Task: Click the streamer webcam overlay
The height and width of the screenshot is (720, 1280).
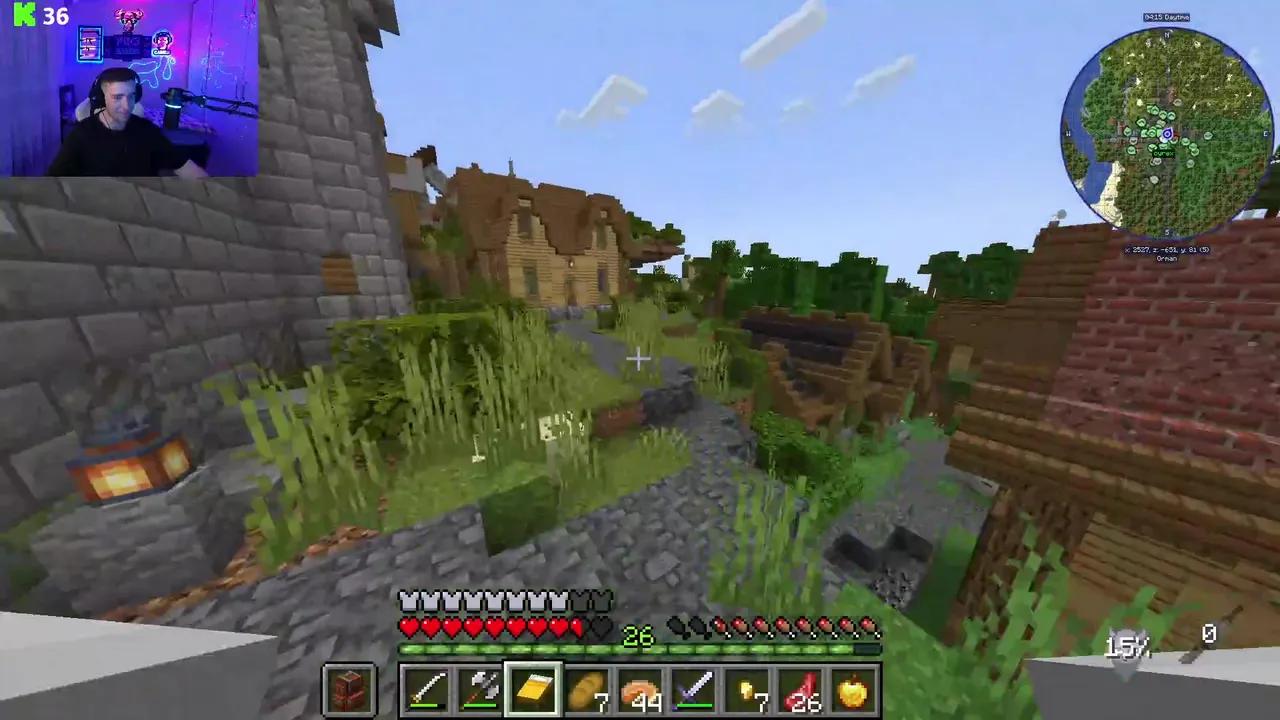Action: coord(130,90)
